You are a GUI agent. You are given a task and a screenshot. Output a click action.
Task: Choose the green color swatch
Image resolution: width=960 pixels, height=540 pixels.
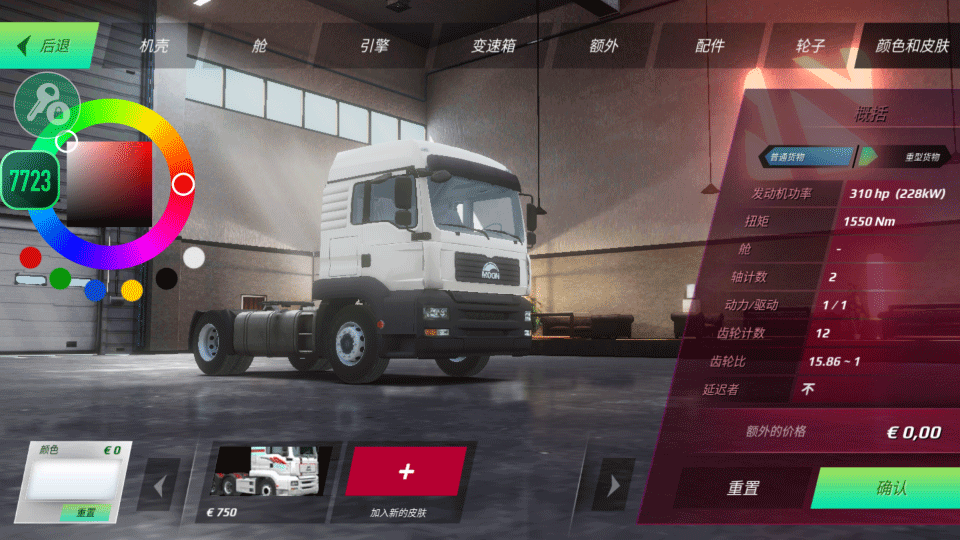click(60, 277)
